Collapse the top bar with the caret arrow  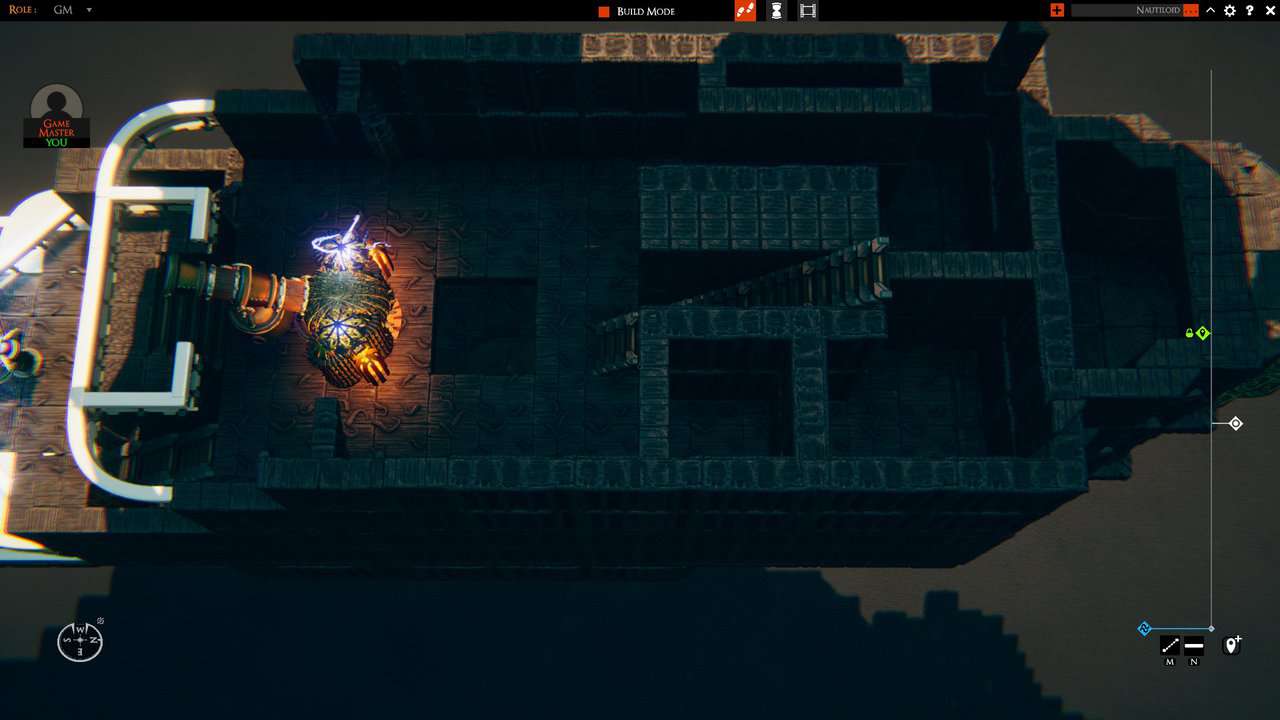click(1210, 10)
